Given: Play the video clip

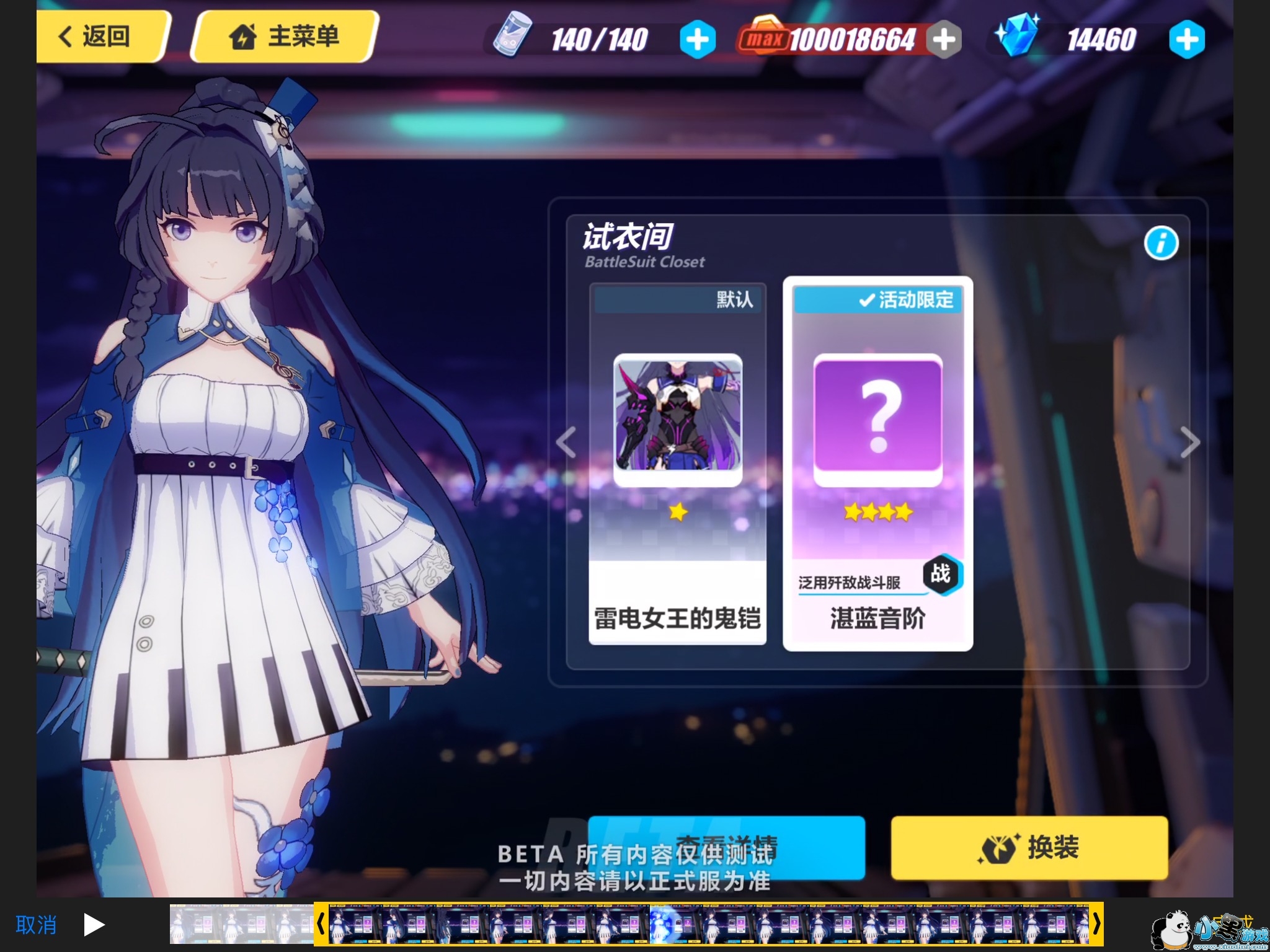Looking at the screenshot, I should click(94, 925).
